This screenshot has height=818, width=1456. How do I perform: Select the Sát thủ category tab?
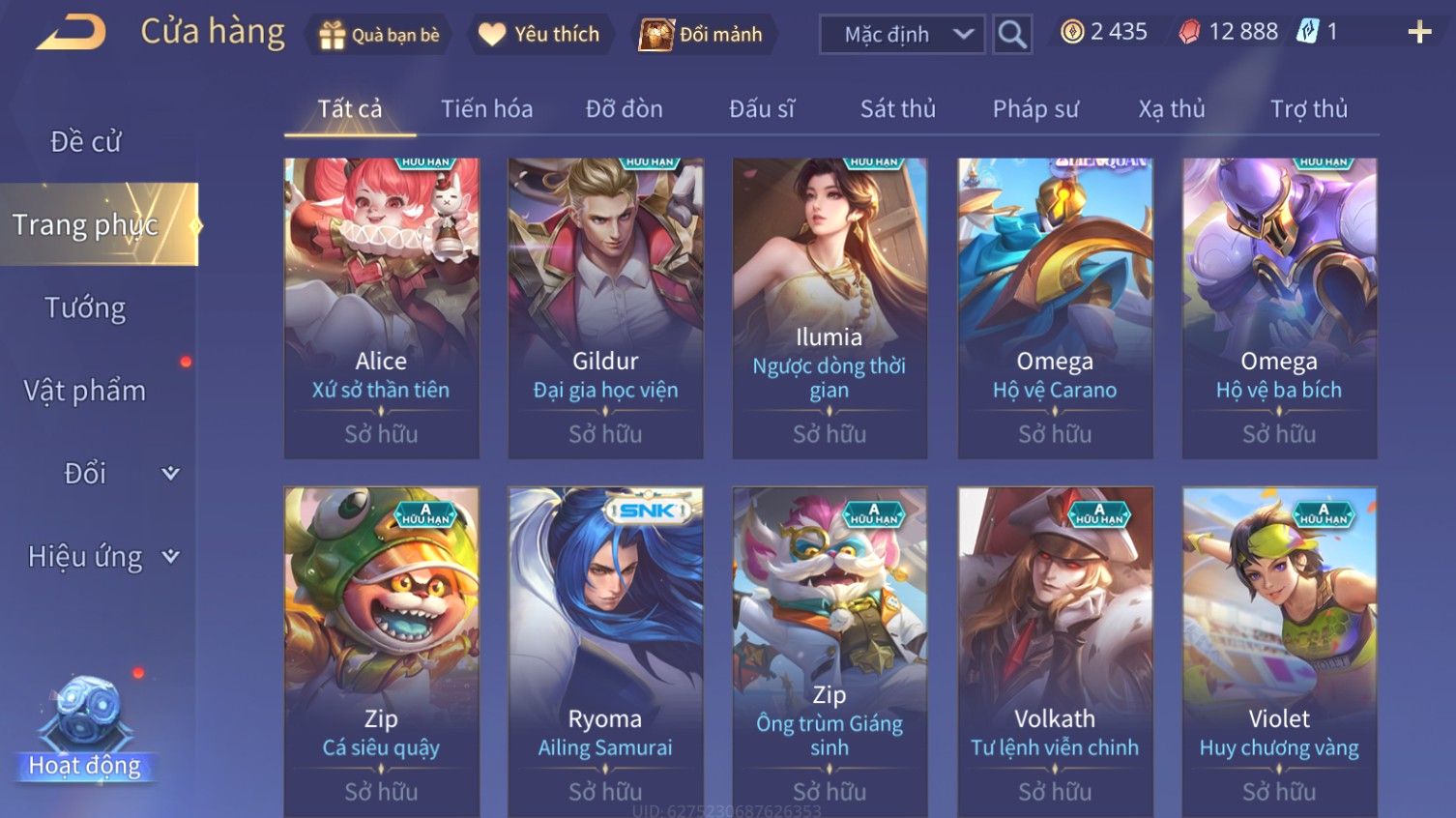point(897,109)
